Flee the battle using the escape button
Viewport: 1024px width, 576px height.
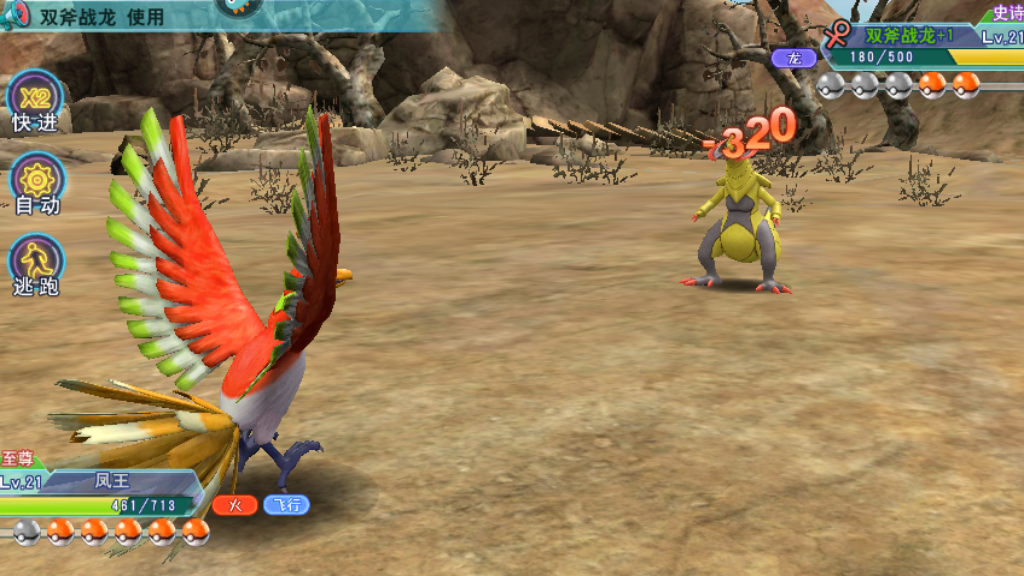[x=37, y=265]
